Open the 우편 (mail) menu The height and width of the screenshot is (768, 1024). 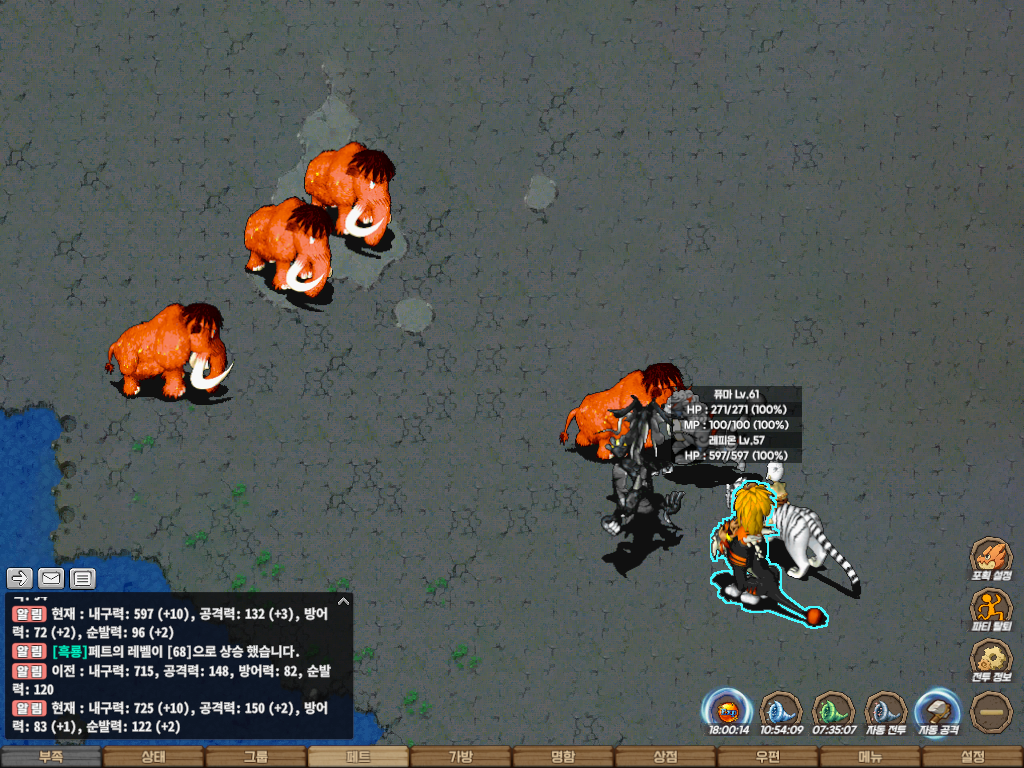coord(767,757)
